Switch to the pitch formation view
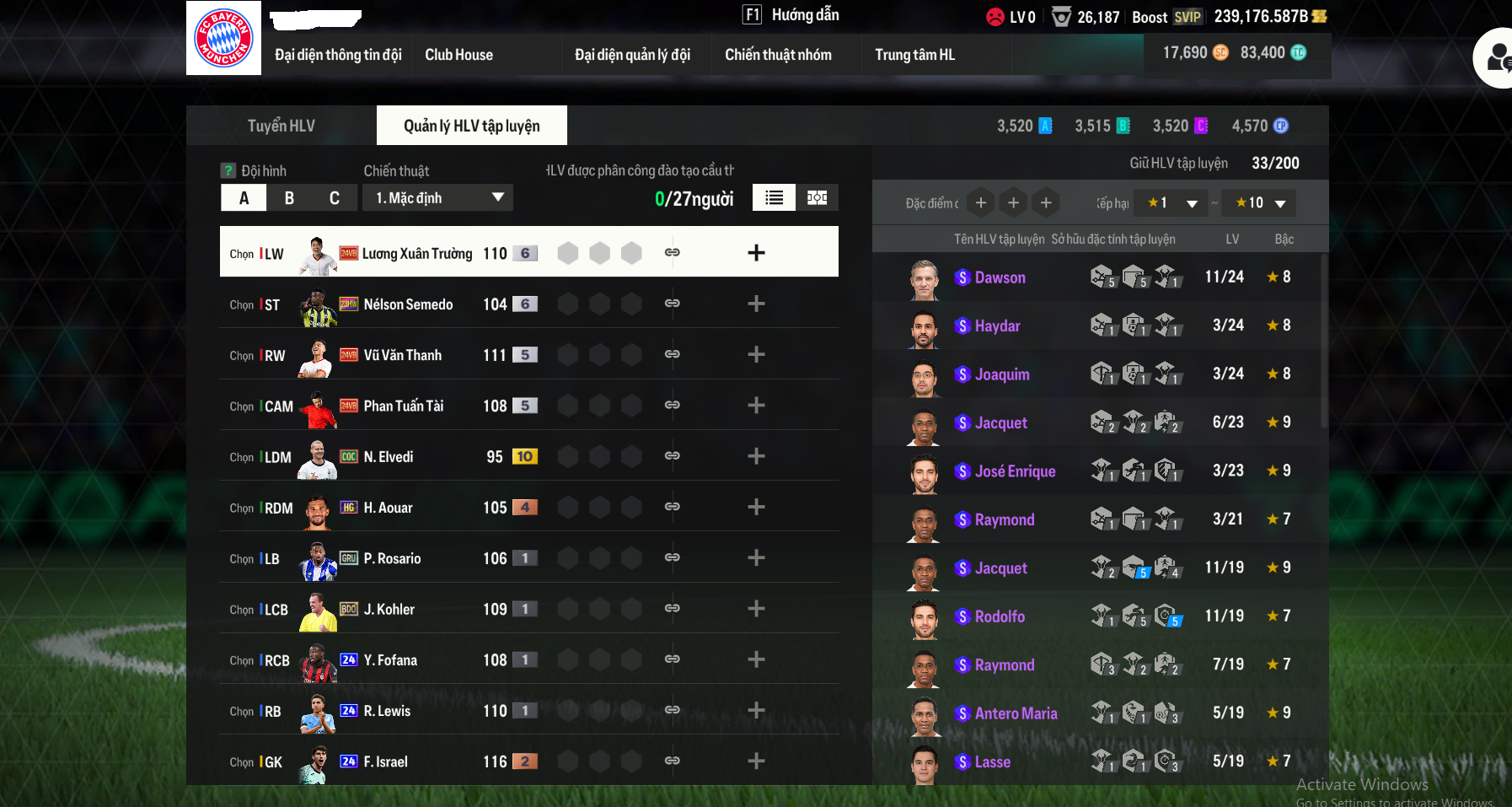The image size is (1512, 807). click(817, 197)
